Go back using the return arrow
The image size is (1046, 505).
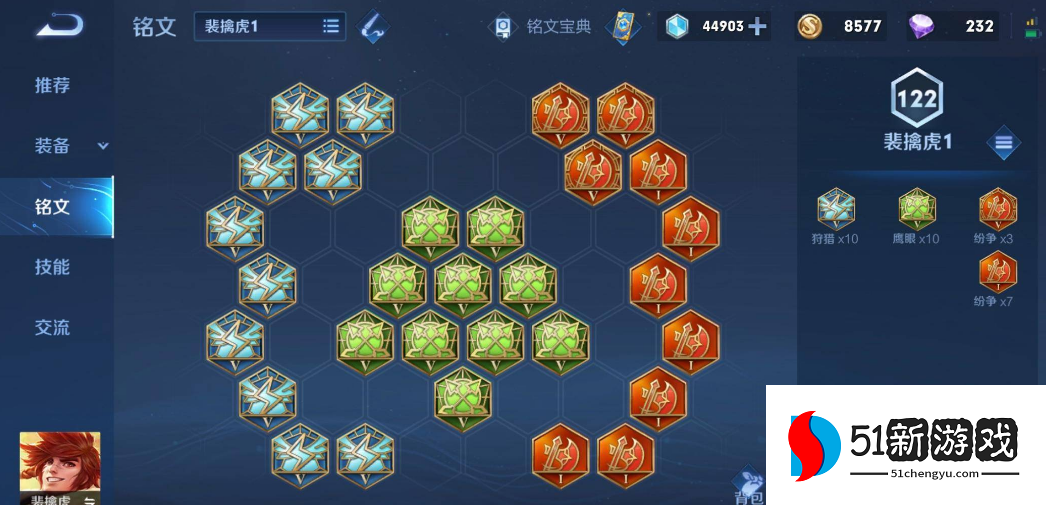(59, 25)
